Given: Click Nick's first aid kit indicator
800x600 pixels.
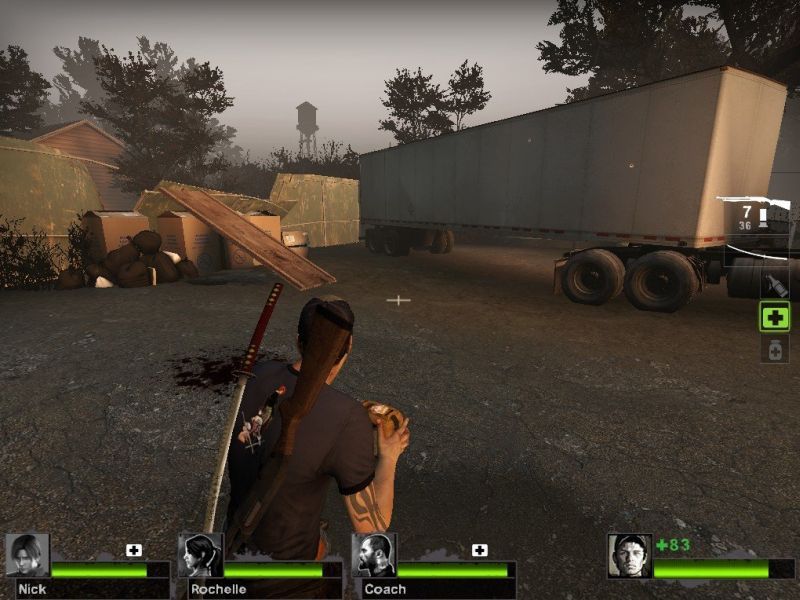Looking at the screenshot, I should 134,550.
